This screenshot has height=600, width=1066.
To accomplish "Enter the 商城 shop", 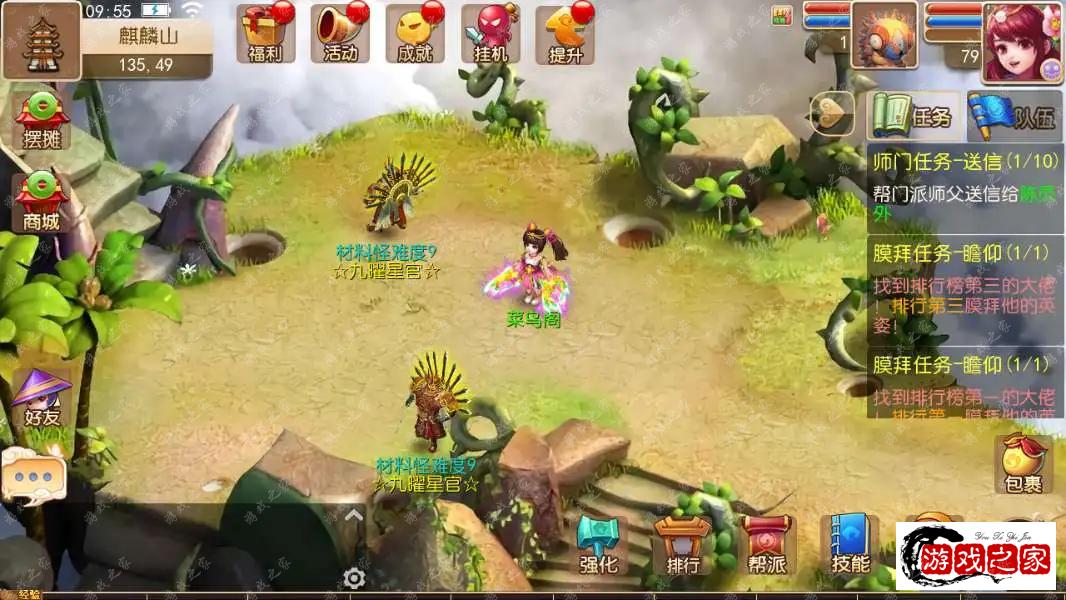I will point(42,202).
